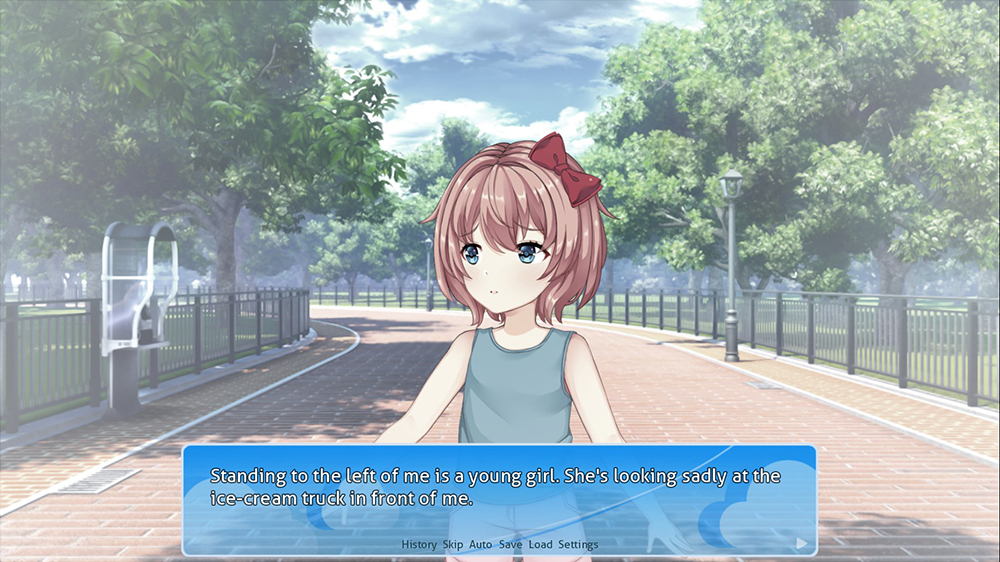This screenshot has width=1000, height=562.
Task: Open the Load menu
Action: coord(540,545)
